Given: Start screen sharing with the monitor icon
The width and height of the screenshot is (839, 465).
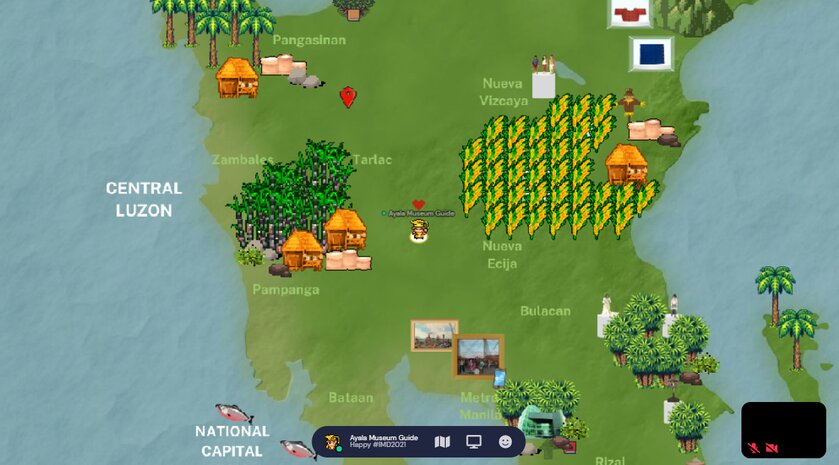Looking at the screenshot, I should (x=474, y=442).
